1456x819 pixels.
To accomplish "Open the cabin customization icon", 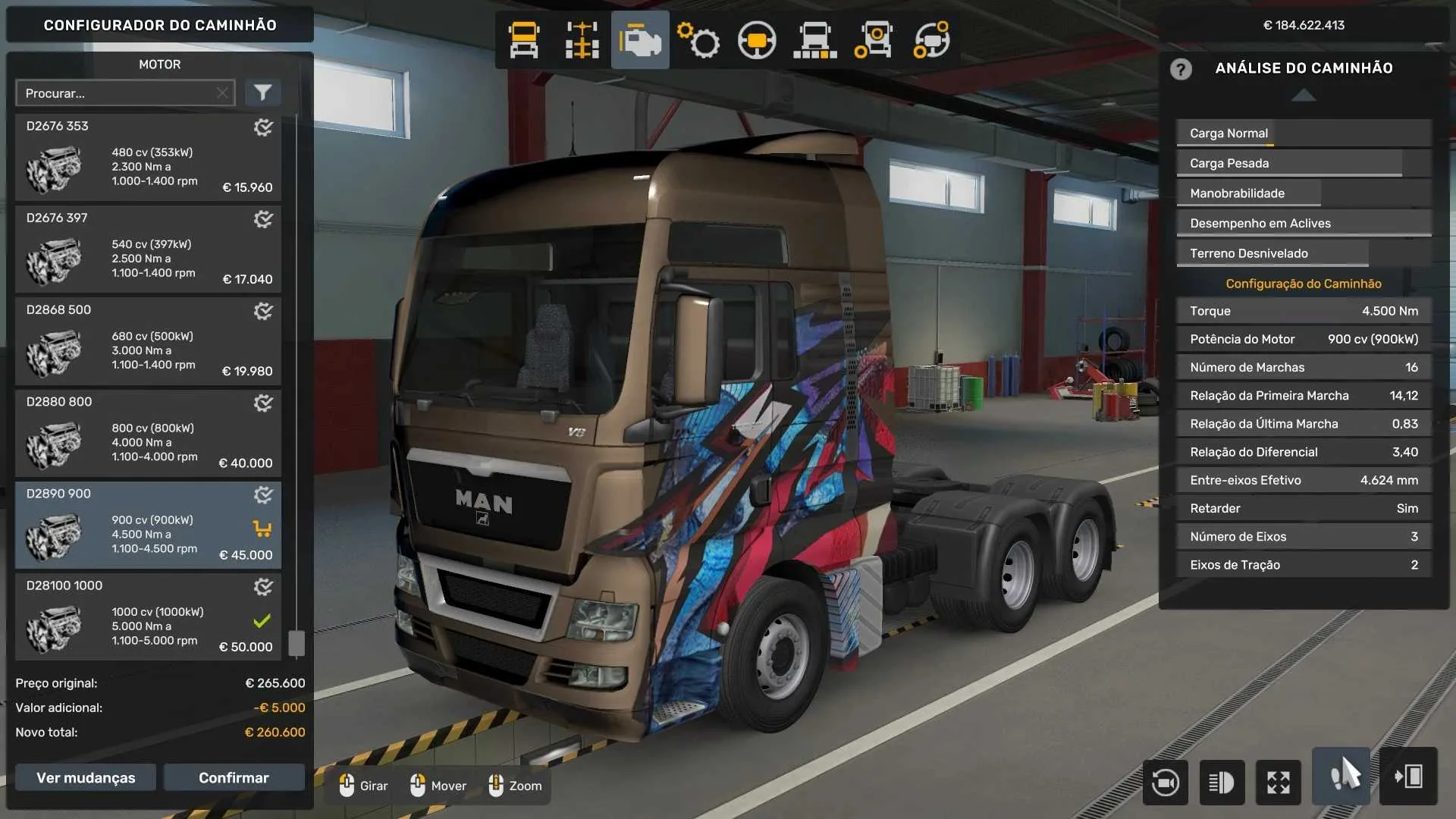I will [523, 39].
